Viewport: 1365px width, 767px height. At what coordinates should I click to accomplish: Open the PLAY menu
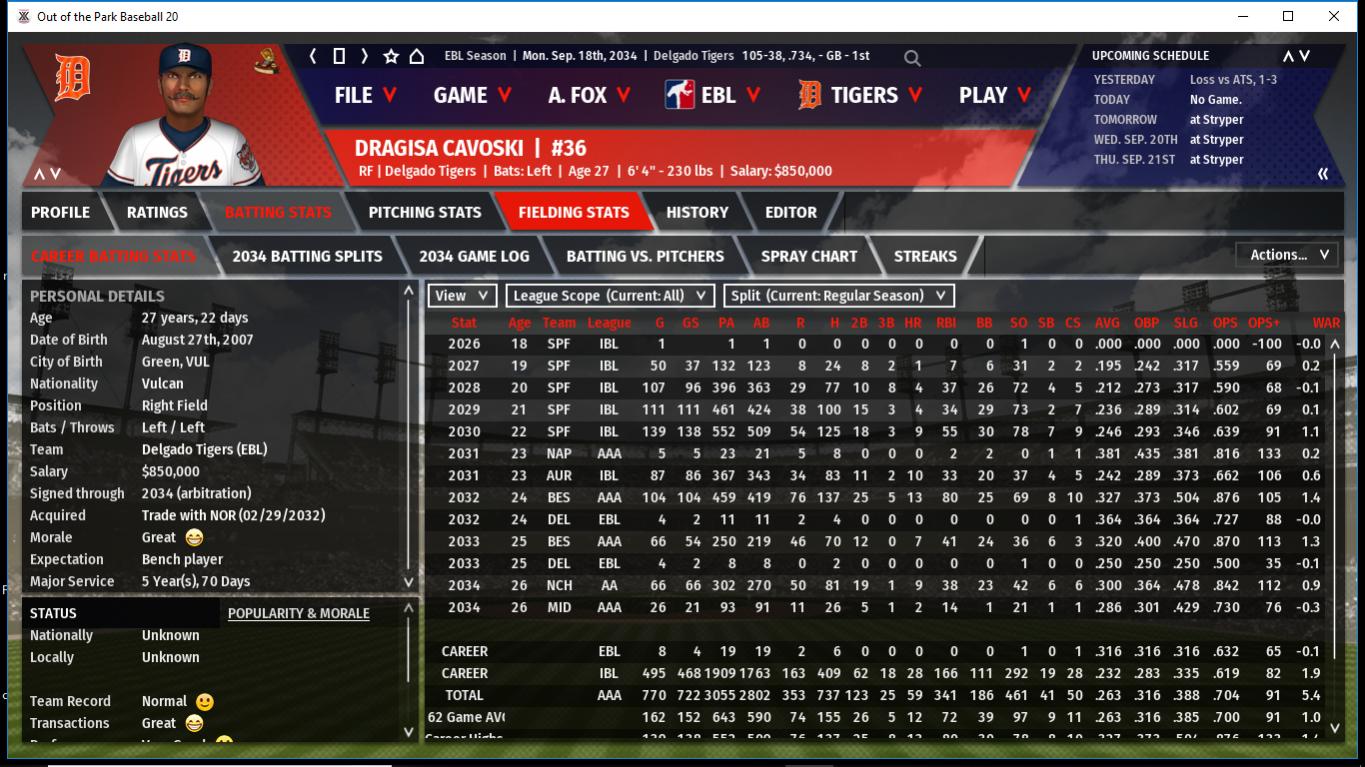click(993, 95)
